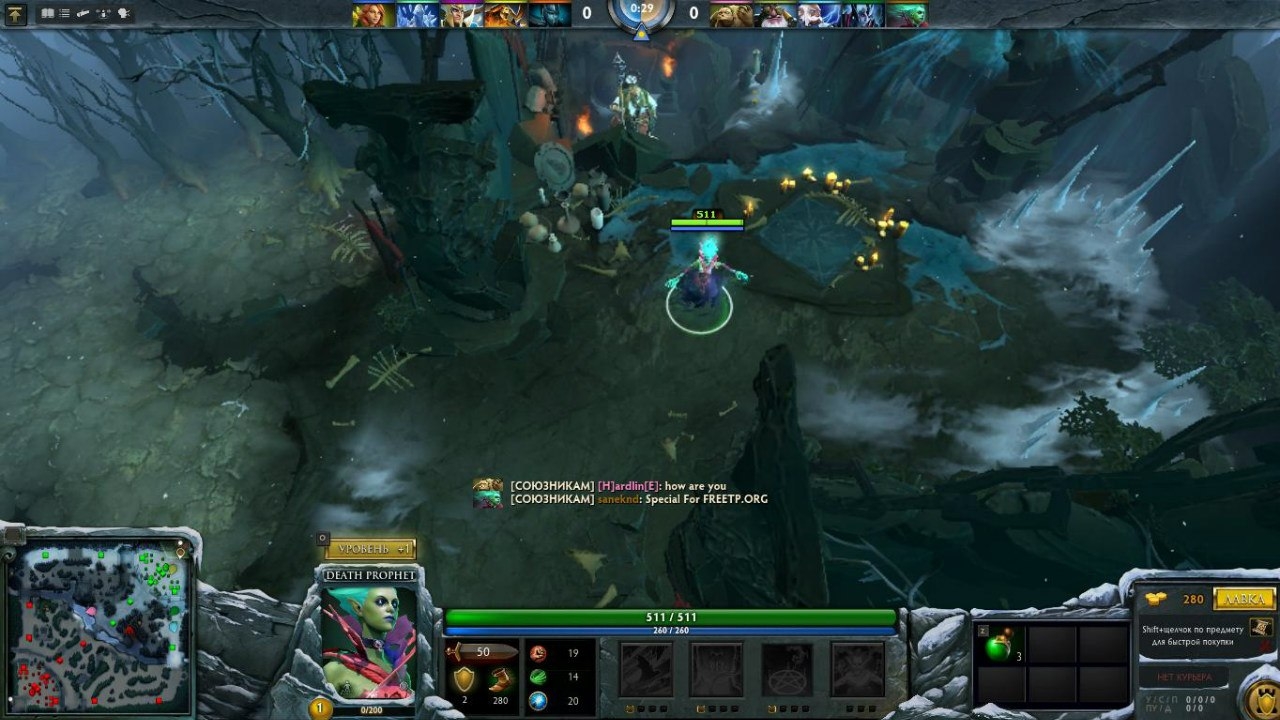Image resolution: width=1280 pixels, height=720 pixels.
Task: Choose the Silence ability slot
Action: [716, 668]
